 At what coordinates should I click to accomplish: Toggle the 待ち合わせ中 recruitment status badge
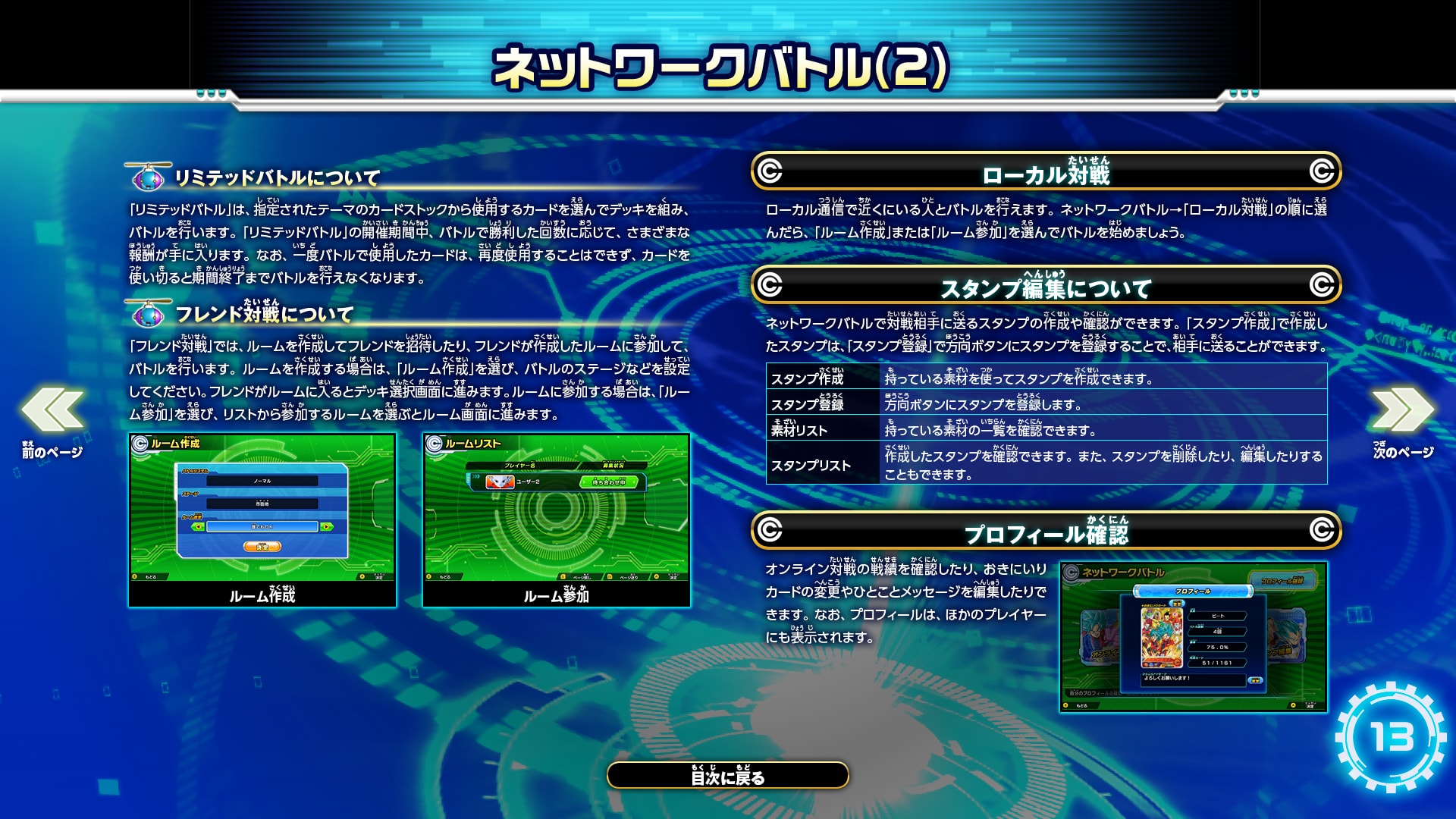point(609,483)
